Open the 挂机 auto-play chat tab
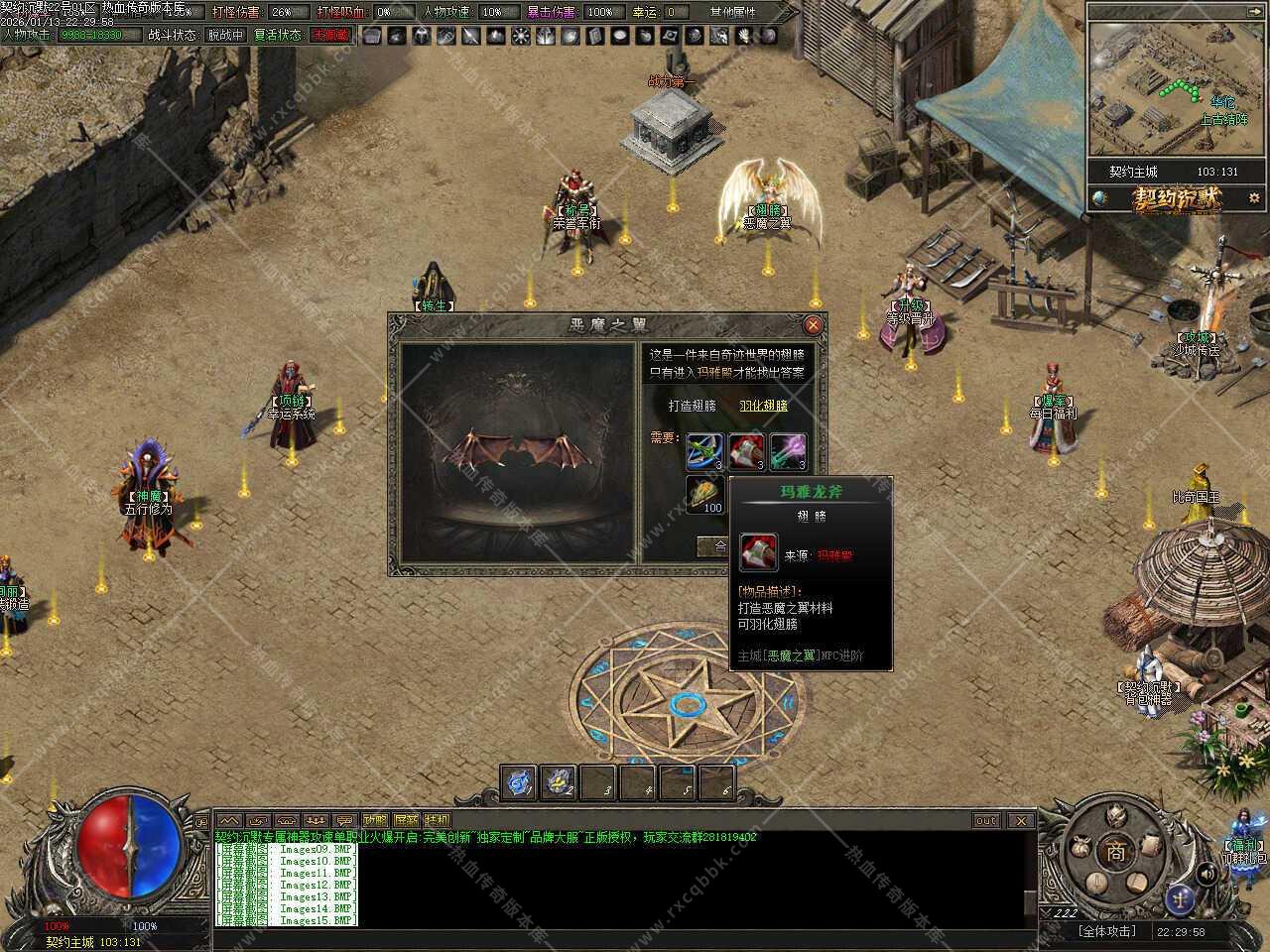Screen dimensions: 1270x952 (437, 820)
